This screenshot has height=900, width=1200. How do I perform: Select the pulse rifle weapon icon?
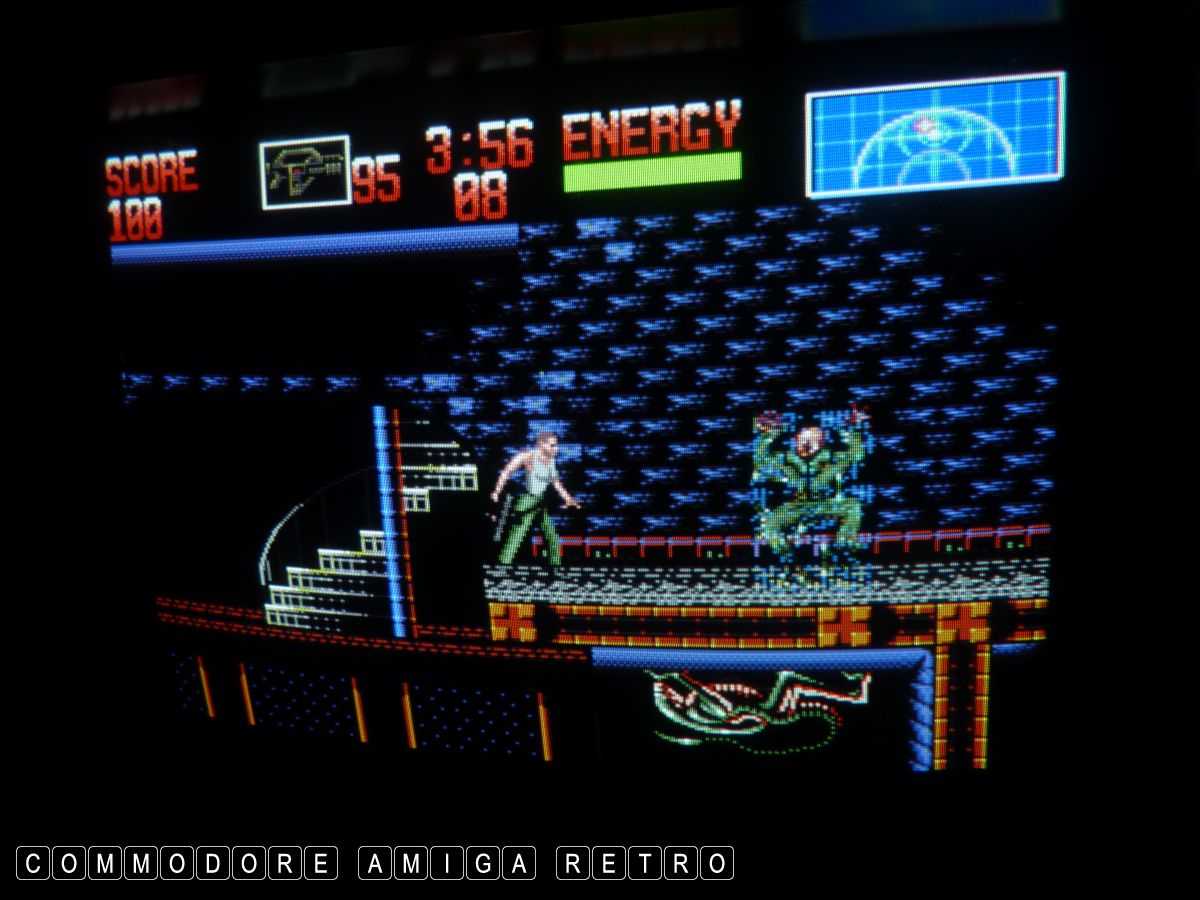tap(305, 172)
